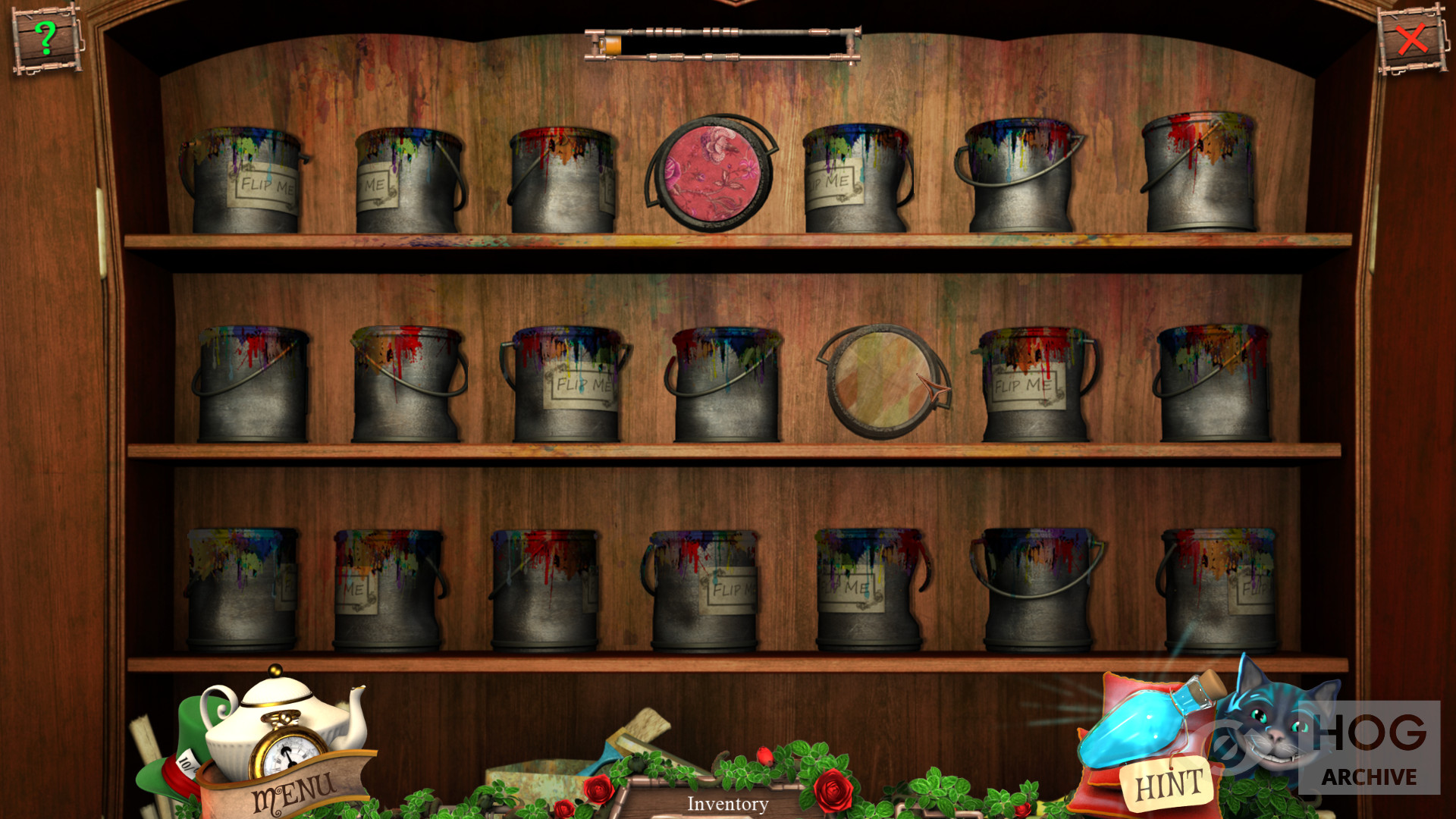Open the green question mark help
The height and width of the screenshot is (819, 1456).
point(46,38)
